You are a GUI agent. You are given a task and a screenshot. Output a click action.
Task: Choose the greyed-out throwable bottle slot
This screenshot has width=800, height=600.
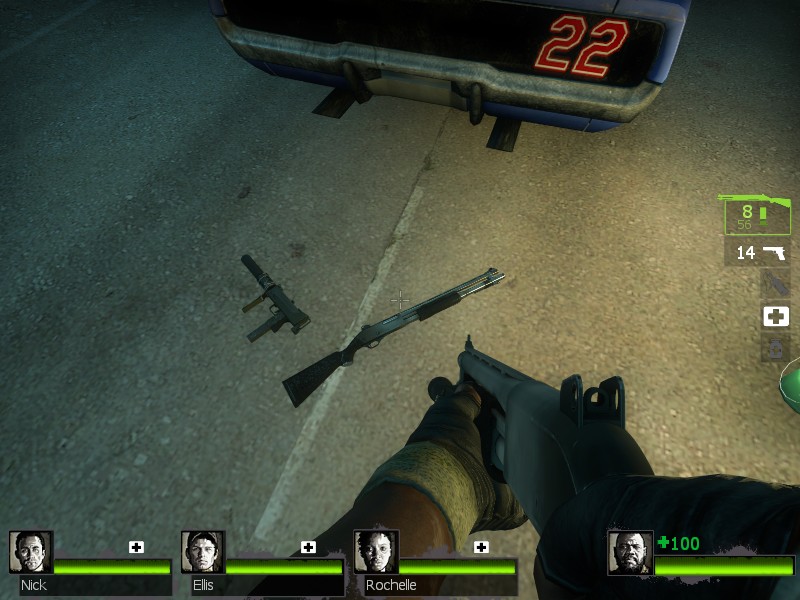776,285
